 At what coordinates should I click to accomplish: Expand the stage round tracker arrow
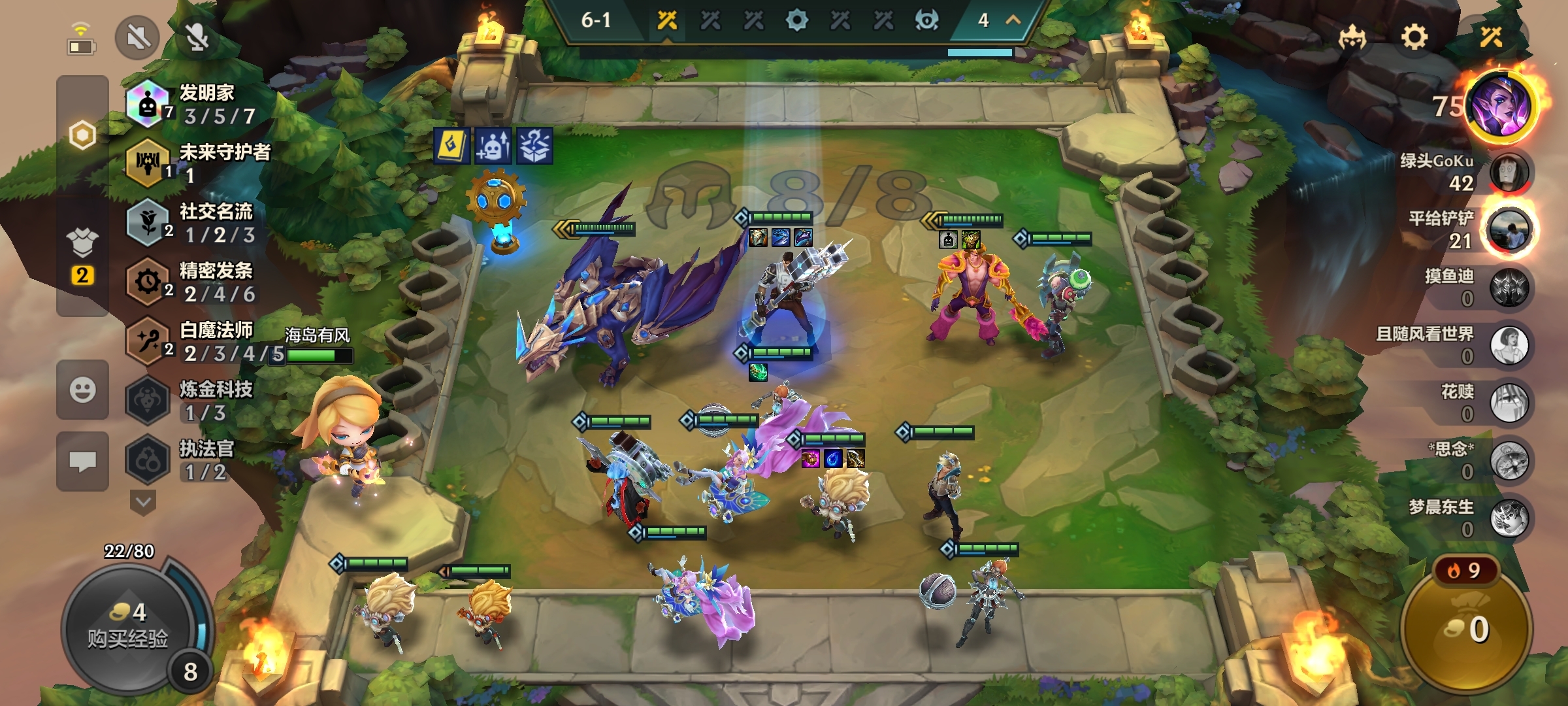pos(1013,20)
